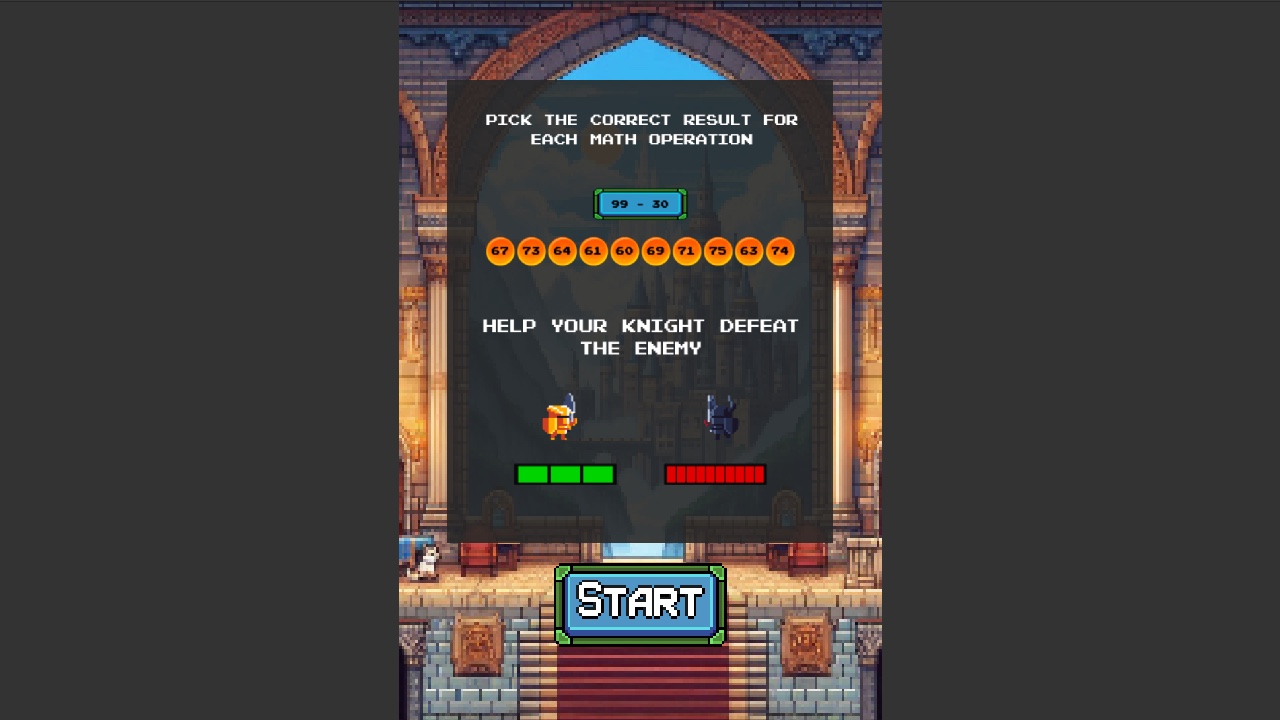Click the coin labeled 60
Image resolution: width=1280 pixels, height=720 pixels.
pos(625,251)
